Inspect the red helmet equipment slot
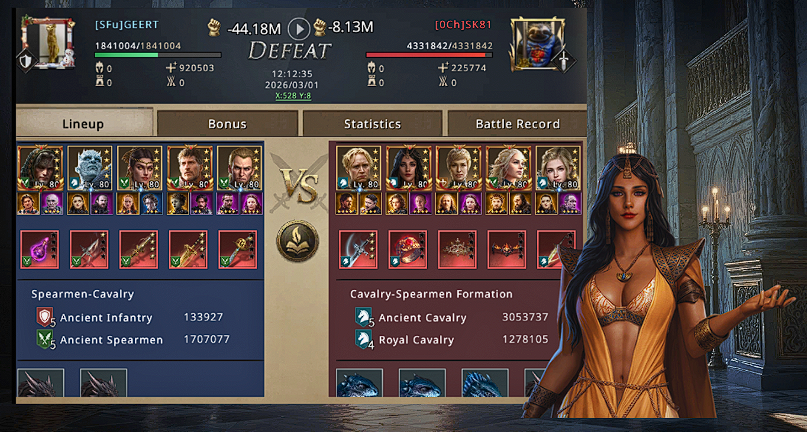 pos(405,249)
